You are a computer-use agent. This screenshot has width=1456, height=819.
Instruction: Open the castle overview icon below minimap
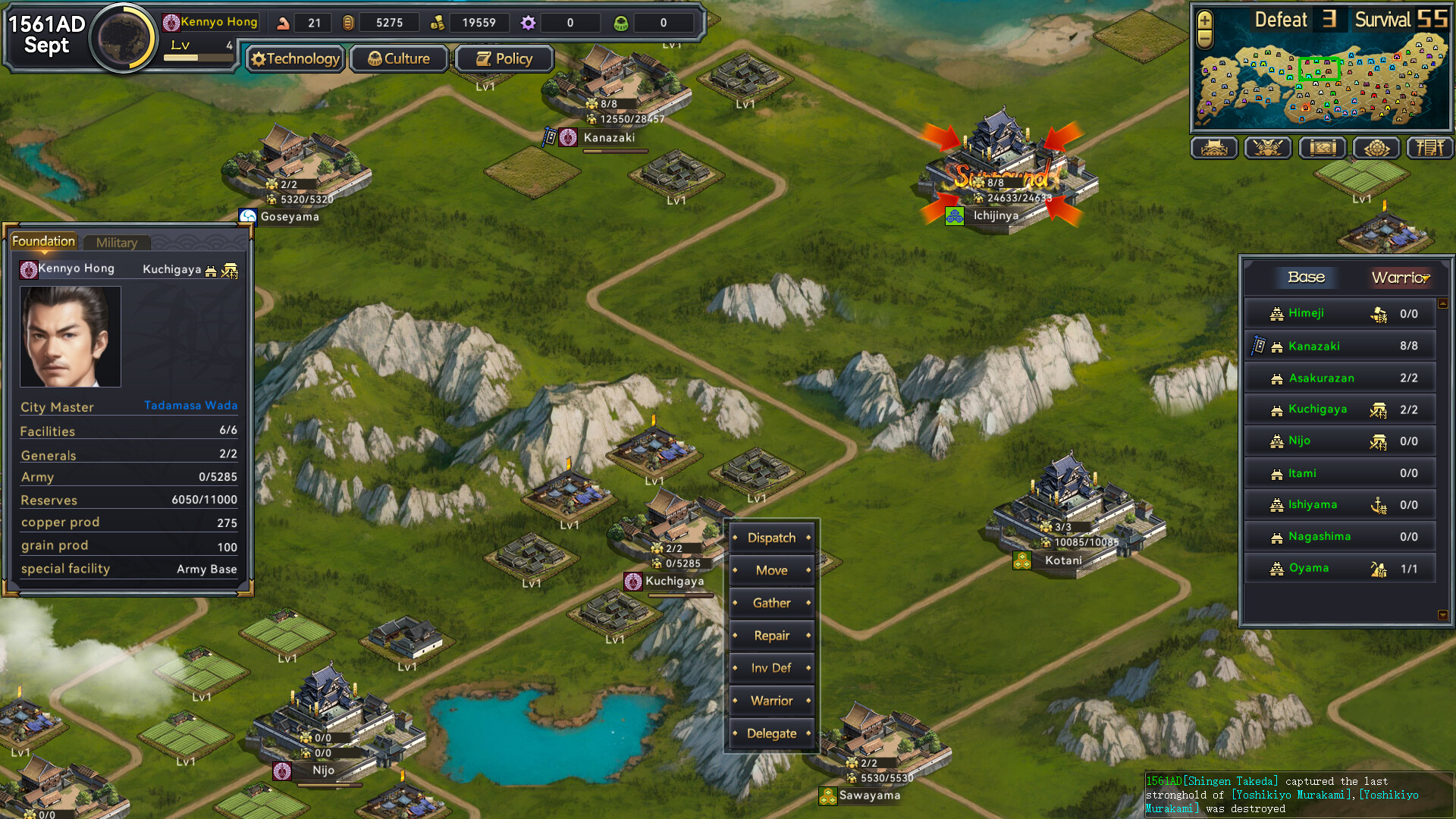pos(1214,148)
